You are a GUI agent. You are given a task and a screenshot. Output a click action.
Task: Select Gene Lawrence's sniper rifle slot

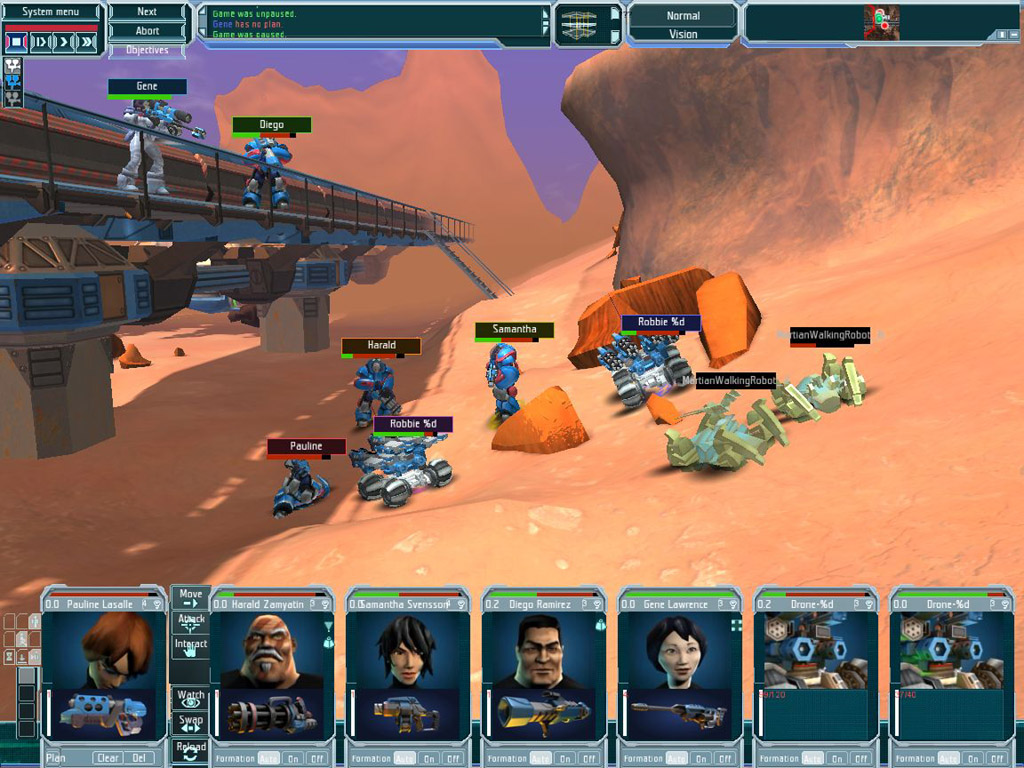(678, 714)
